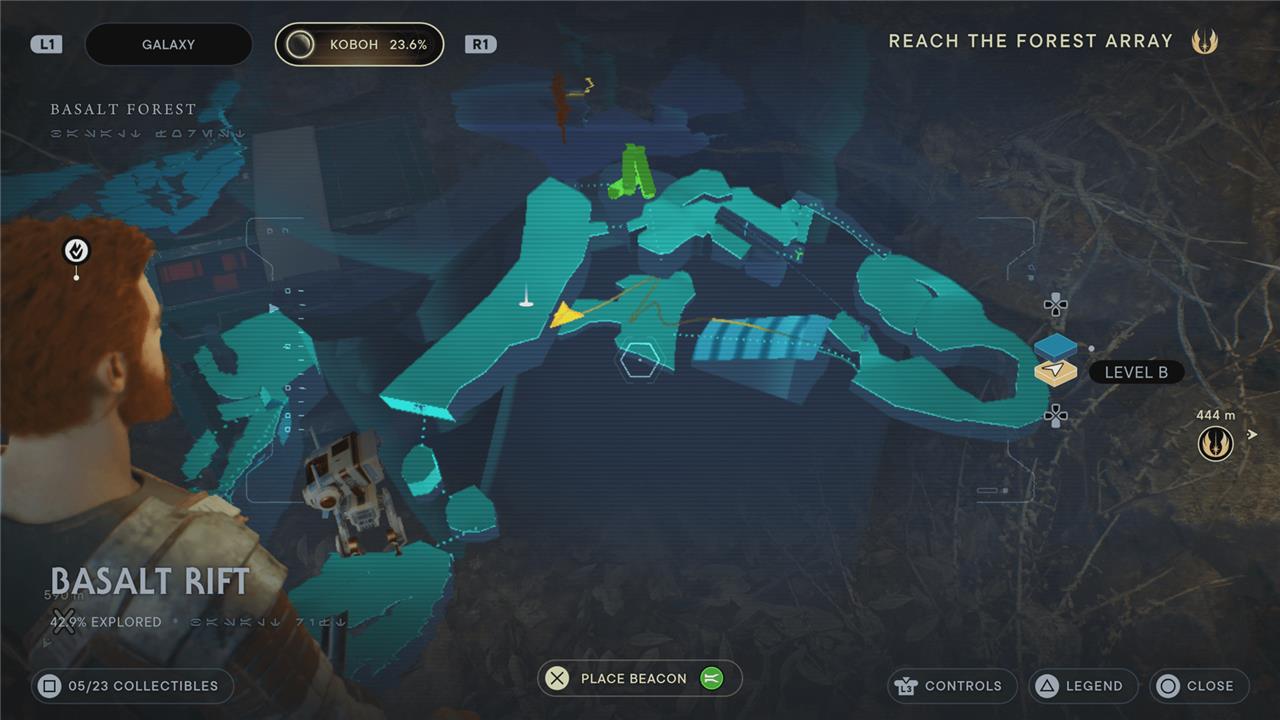Click the yellow player arrow on map
The width and height of the screenshot is (1280, 720).
pyautogui.click(x=566, y=316)
